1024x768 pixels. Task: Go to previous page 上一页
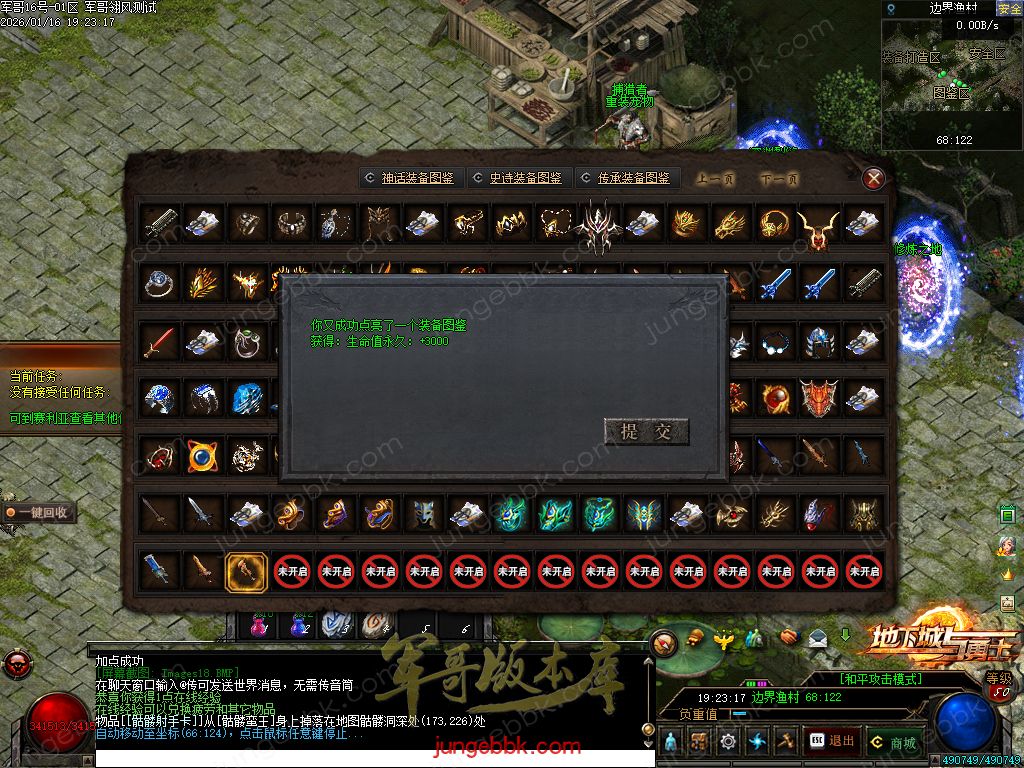pos(715,180)
